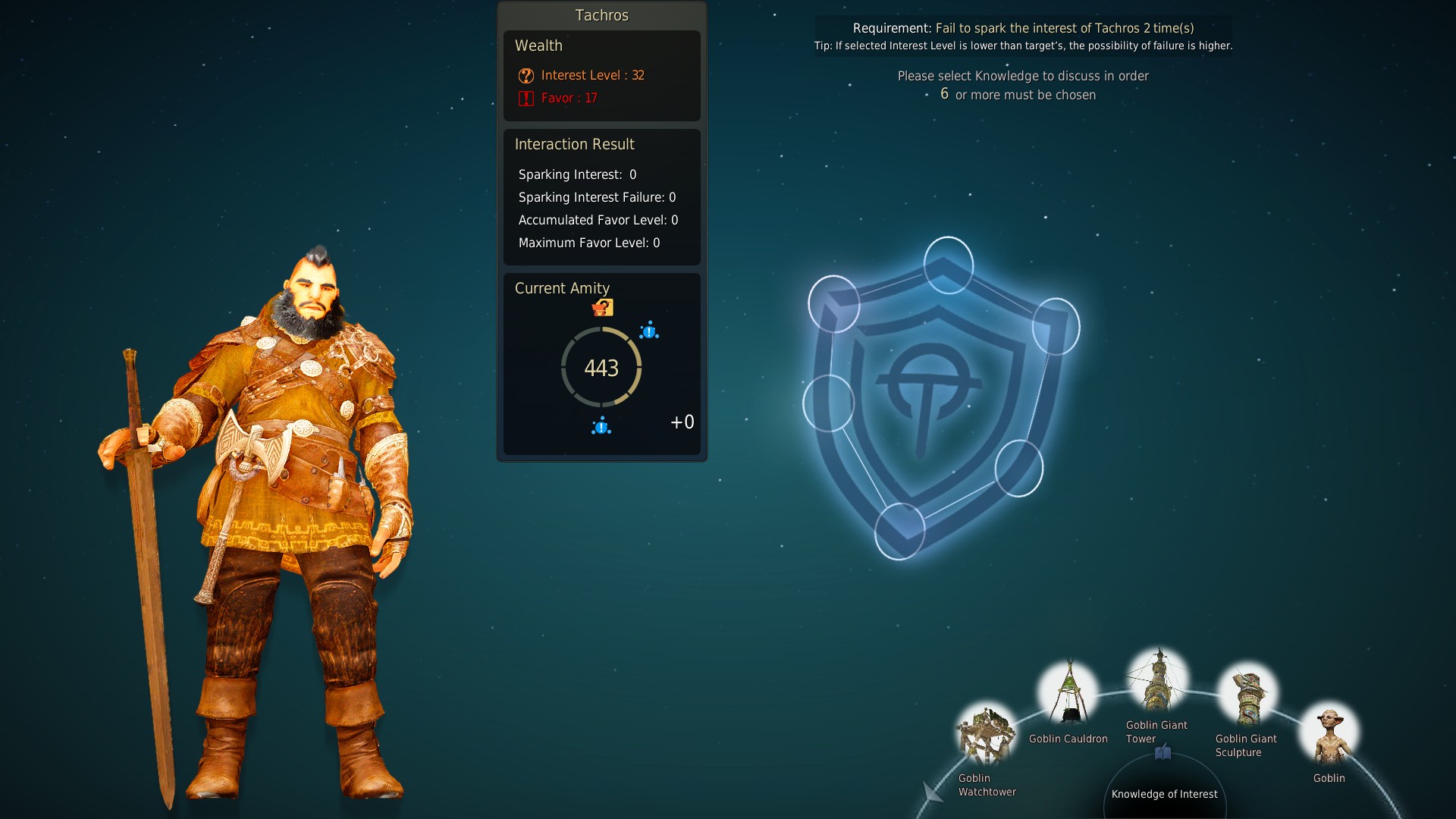This screenshot has width=1456, height=819.
Task: Select the Goblin Giant Sculpture knowledge
Action: 1247,694
